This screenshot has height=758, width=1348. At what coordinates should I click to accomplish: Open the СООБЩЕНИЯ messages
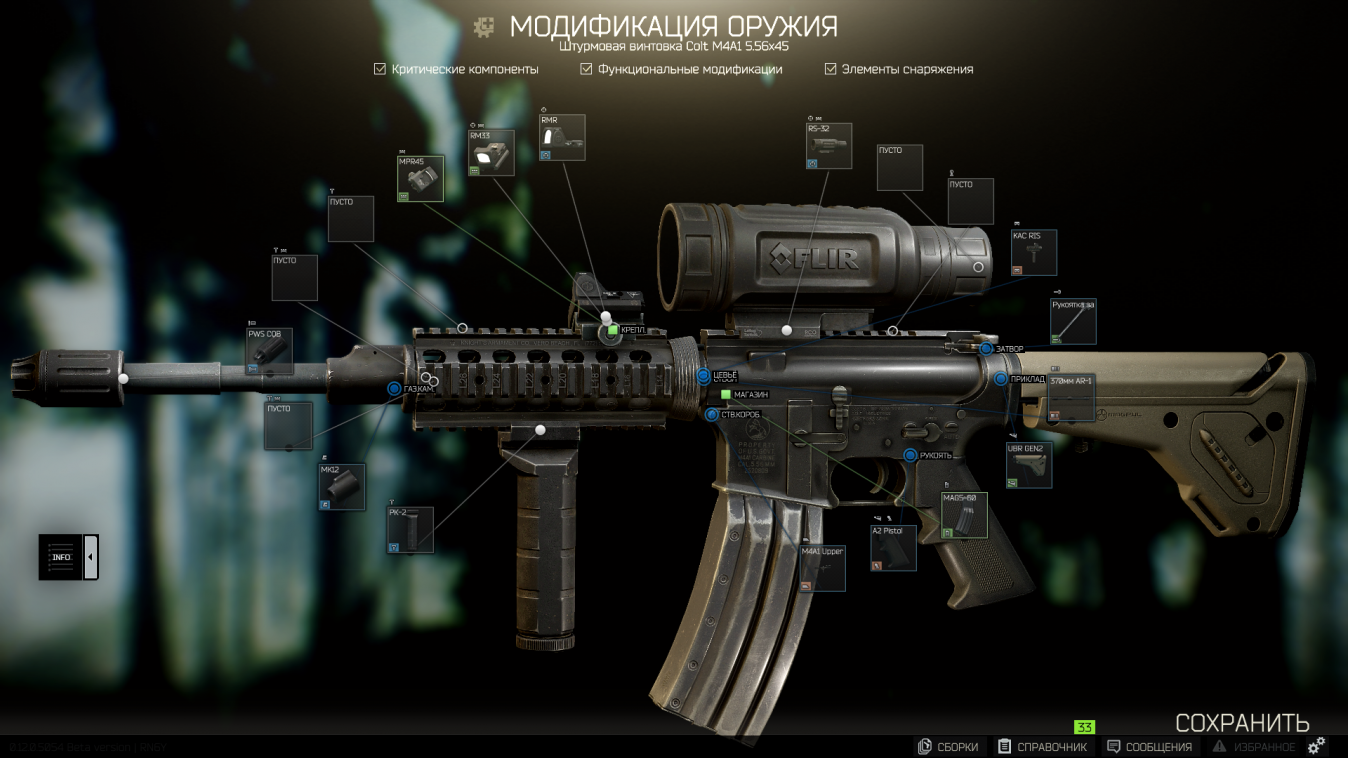coord(1149,747)
